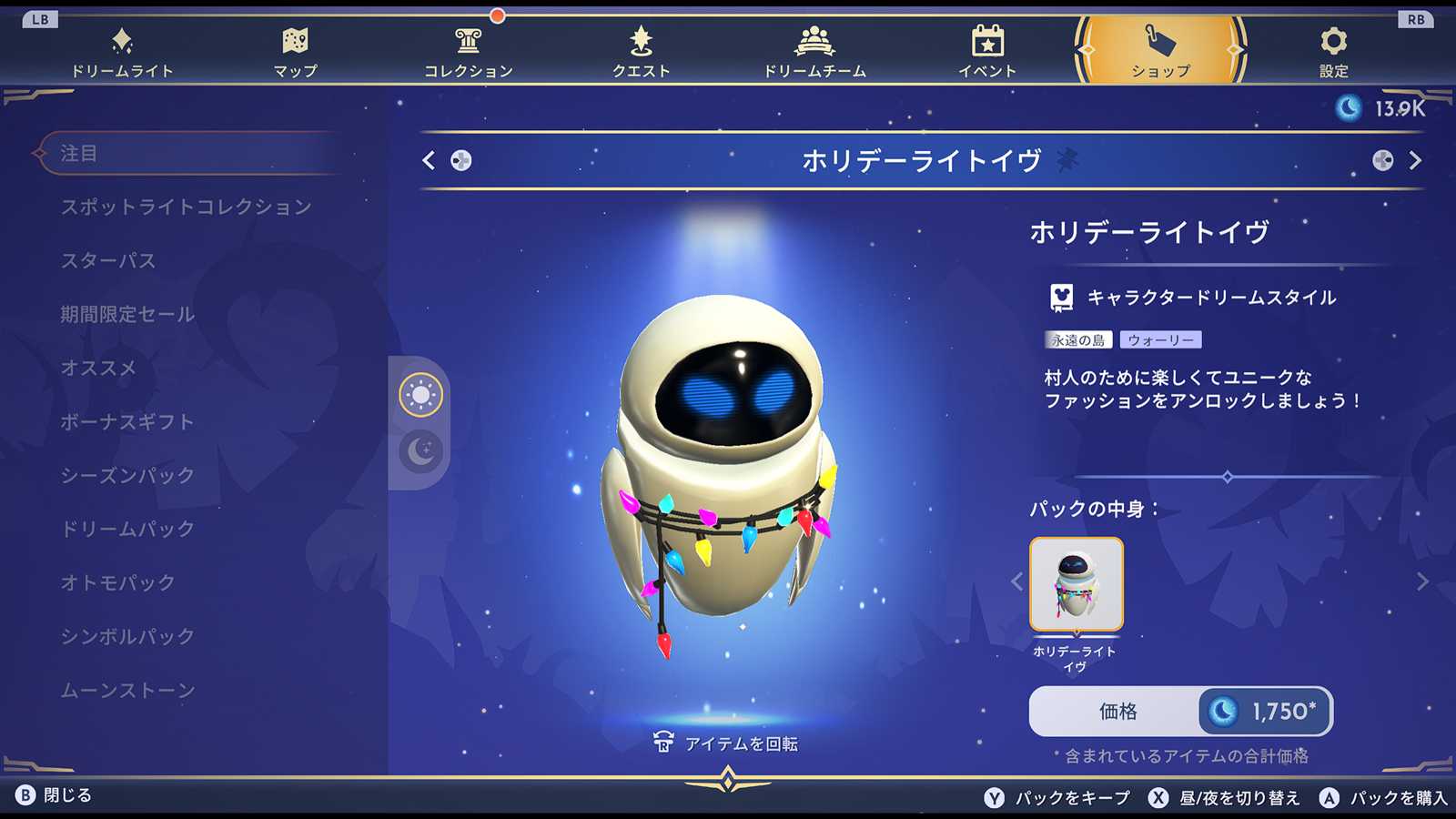Open the ムーンストーン category
This screenshot has width=1456, height=819.
coord(127,691)
